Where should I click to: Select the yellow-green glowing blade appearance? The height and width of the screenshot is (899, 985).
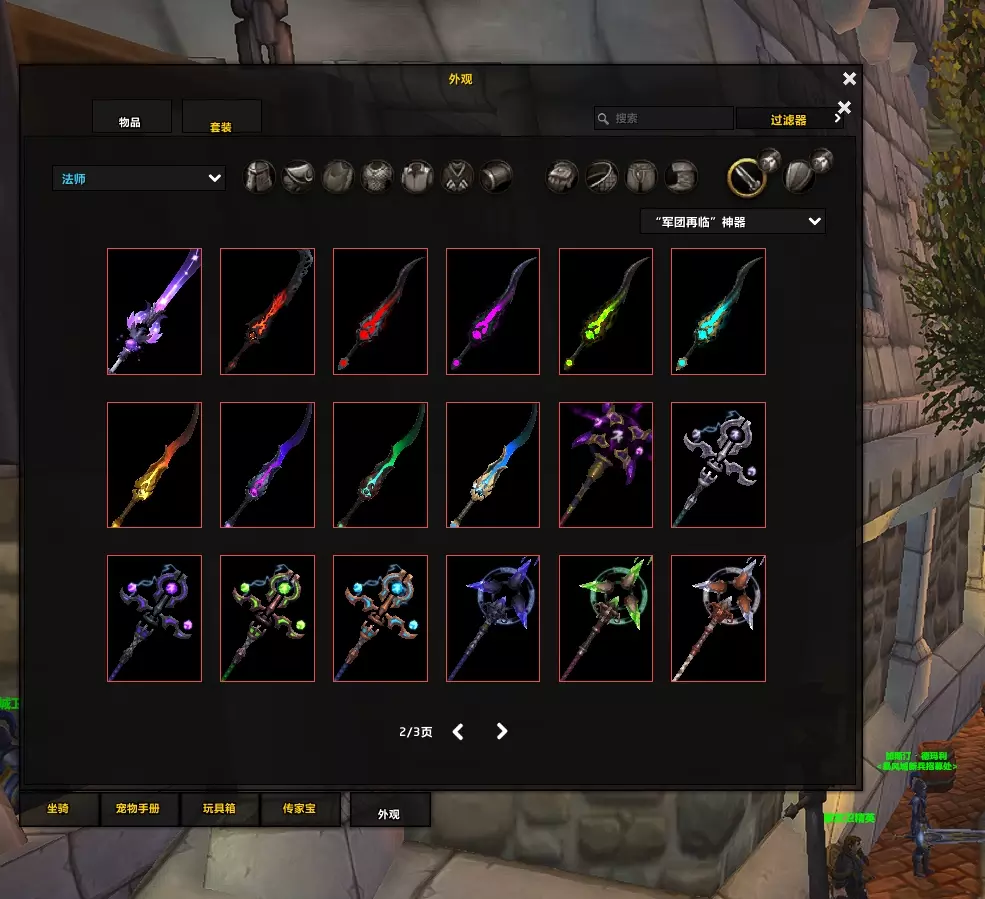click(605, 311)
